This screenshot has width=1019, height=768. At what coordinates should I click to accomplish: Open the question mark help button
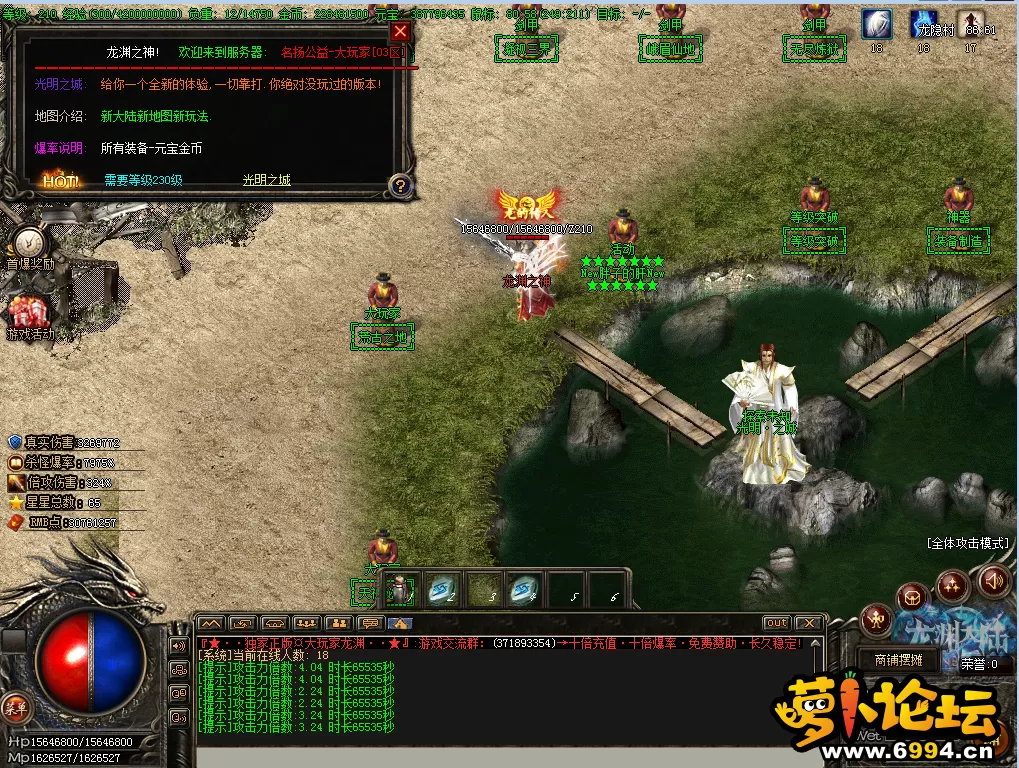400,185
